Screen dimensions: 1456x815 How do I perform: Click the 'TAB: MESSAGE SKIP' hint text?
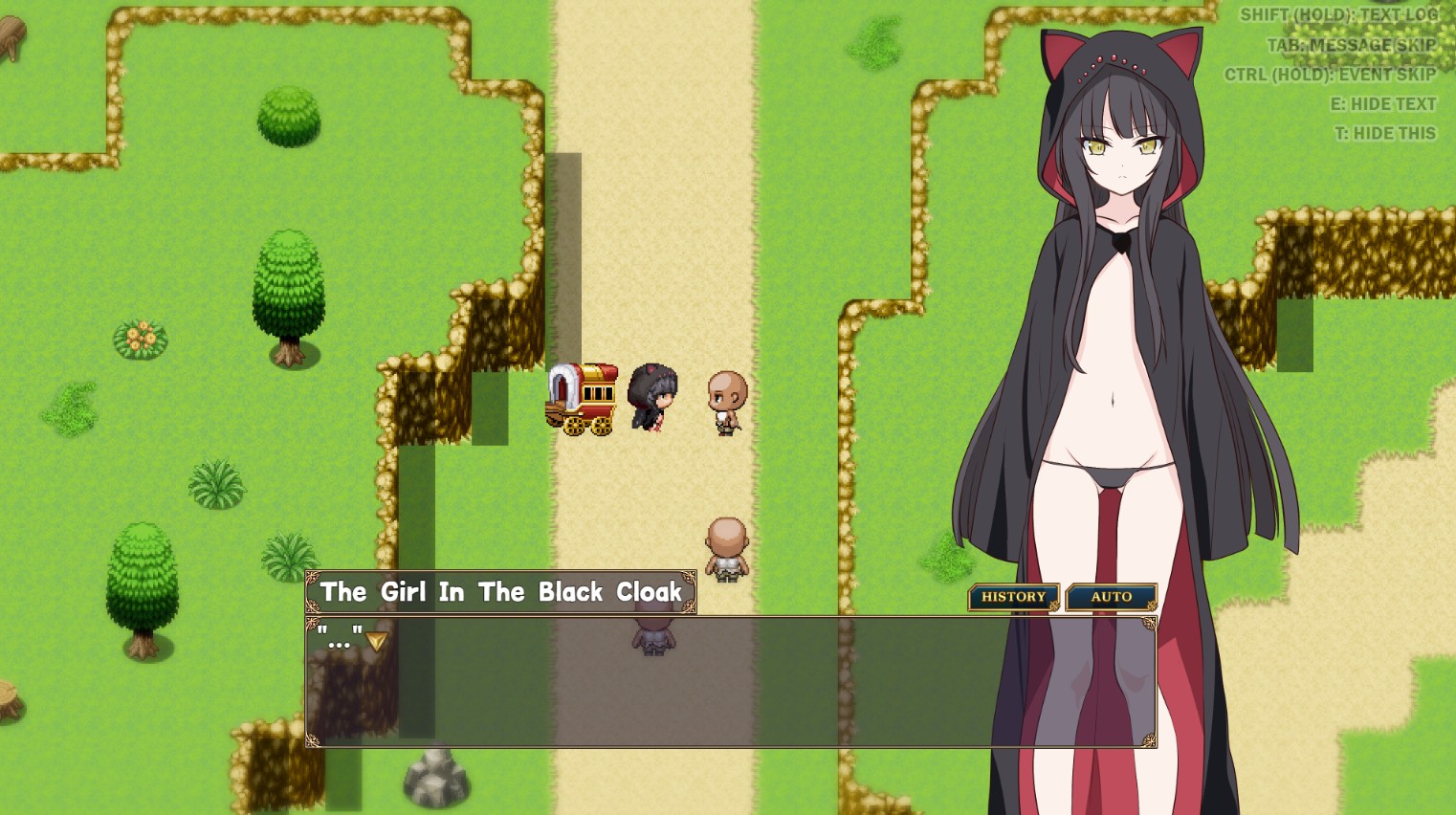(1353, 45)
